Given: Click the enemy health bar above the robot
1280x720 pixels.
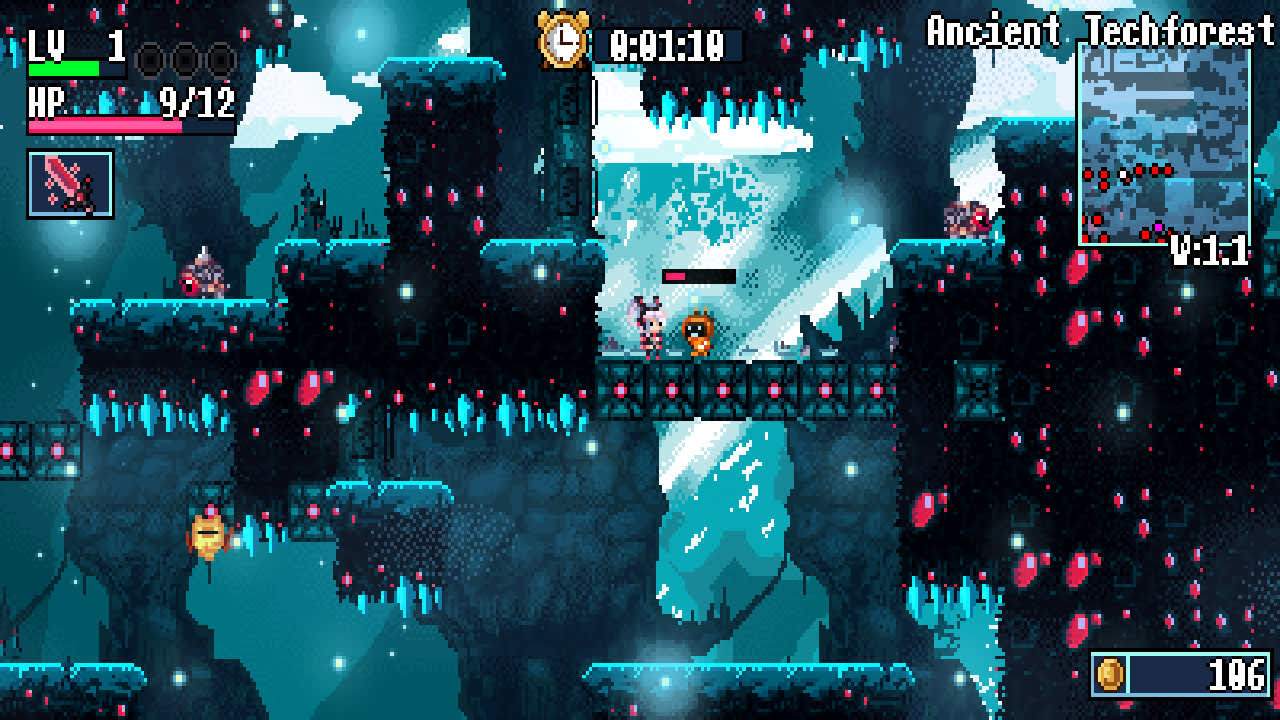Looking at the screenshot, I should pos(698,276).
